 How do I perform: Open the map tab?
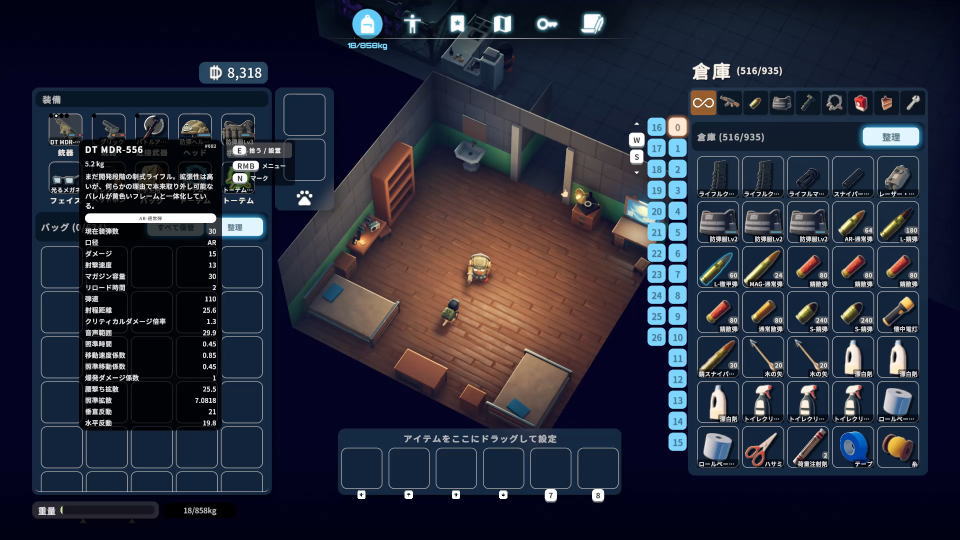click(503, 24)
